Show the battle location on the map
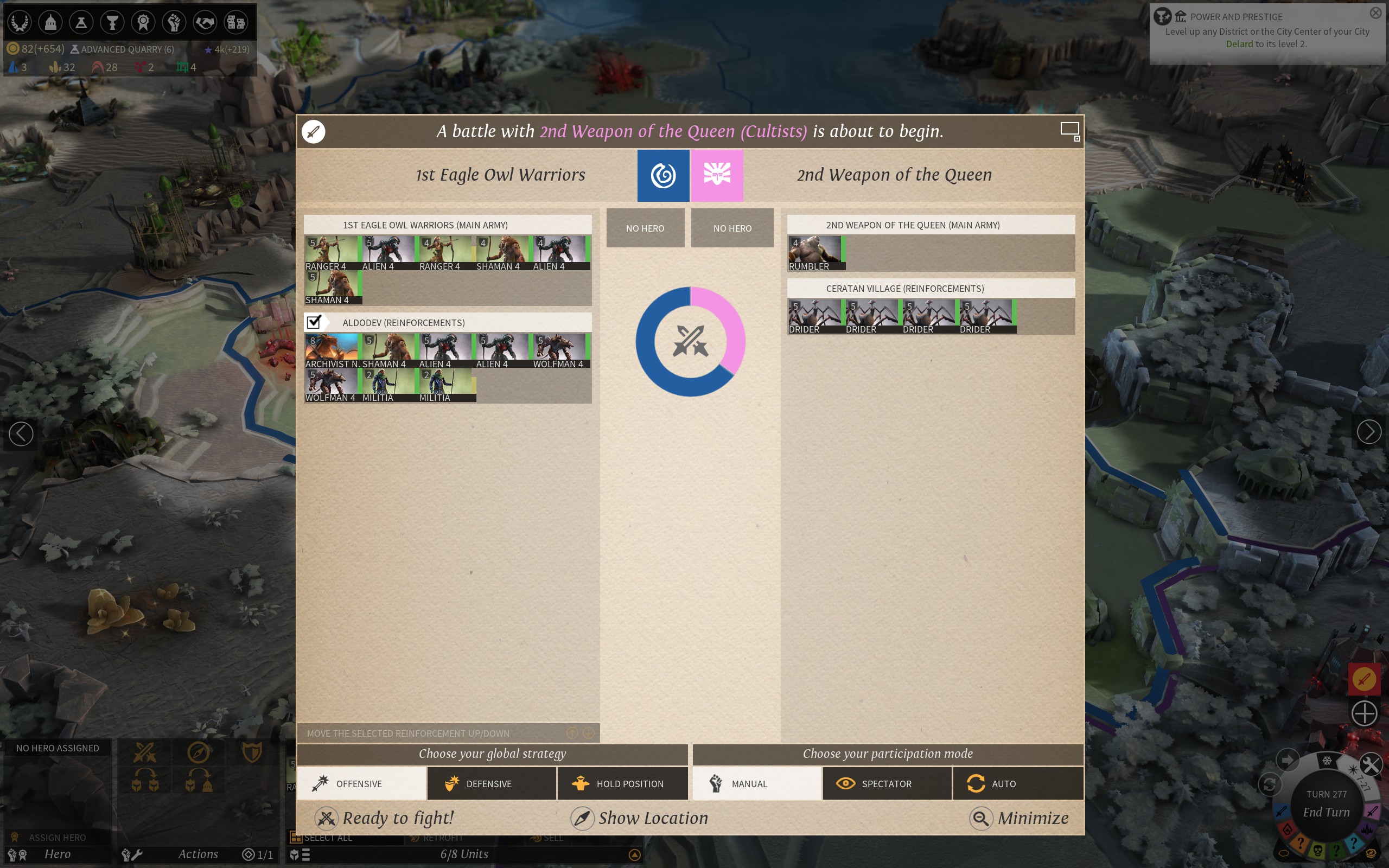 [x=639, y=818]
